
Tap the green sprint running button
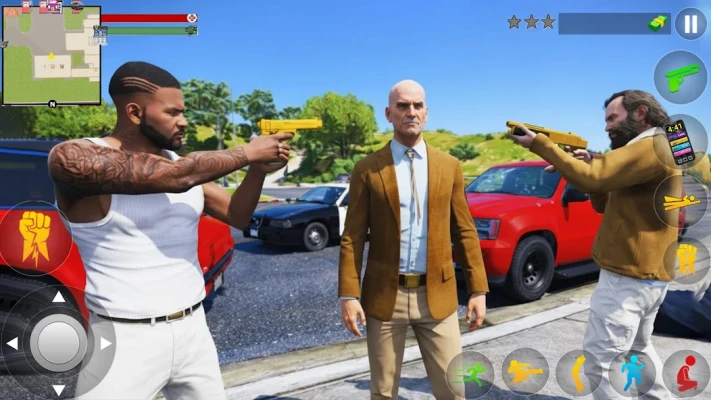click(x=470, y=374)
